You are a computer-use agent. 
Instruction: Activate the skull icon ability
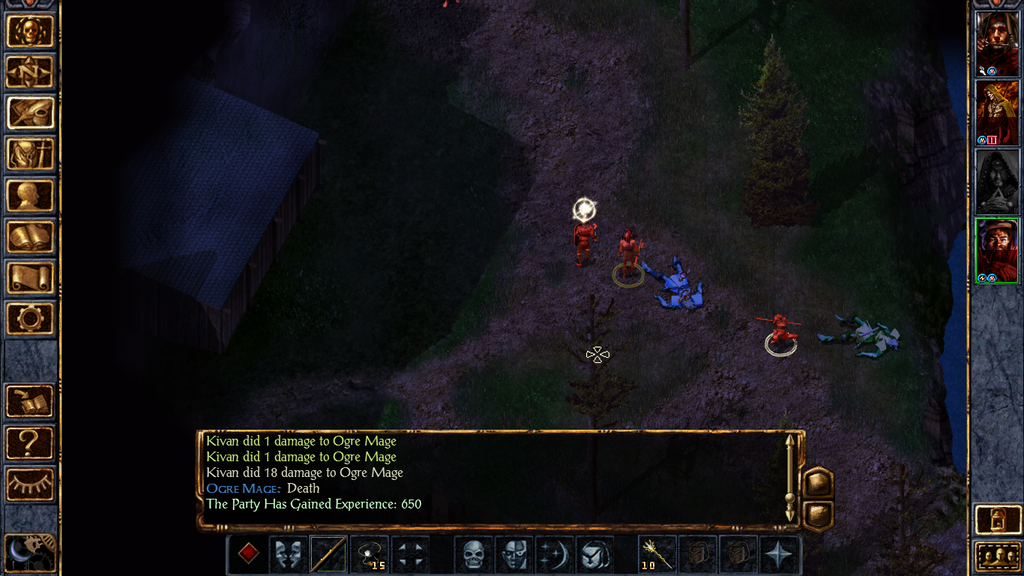pyautogui.click(x=473, y=555)
